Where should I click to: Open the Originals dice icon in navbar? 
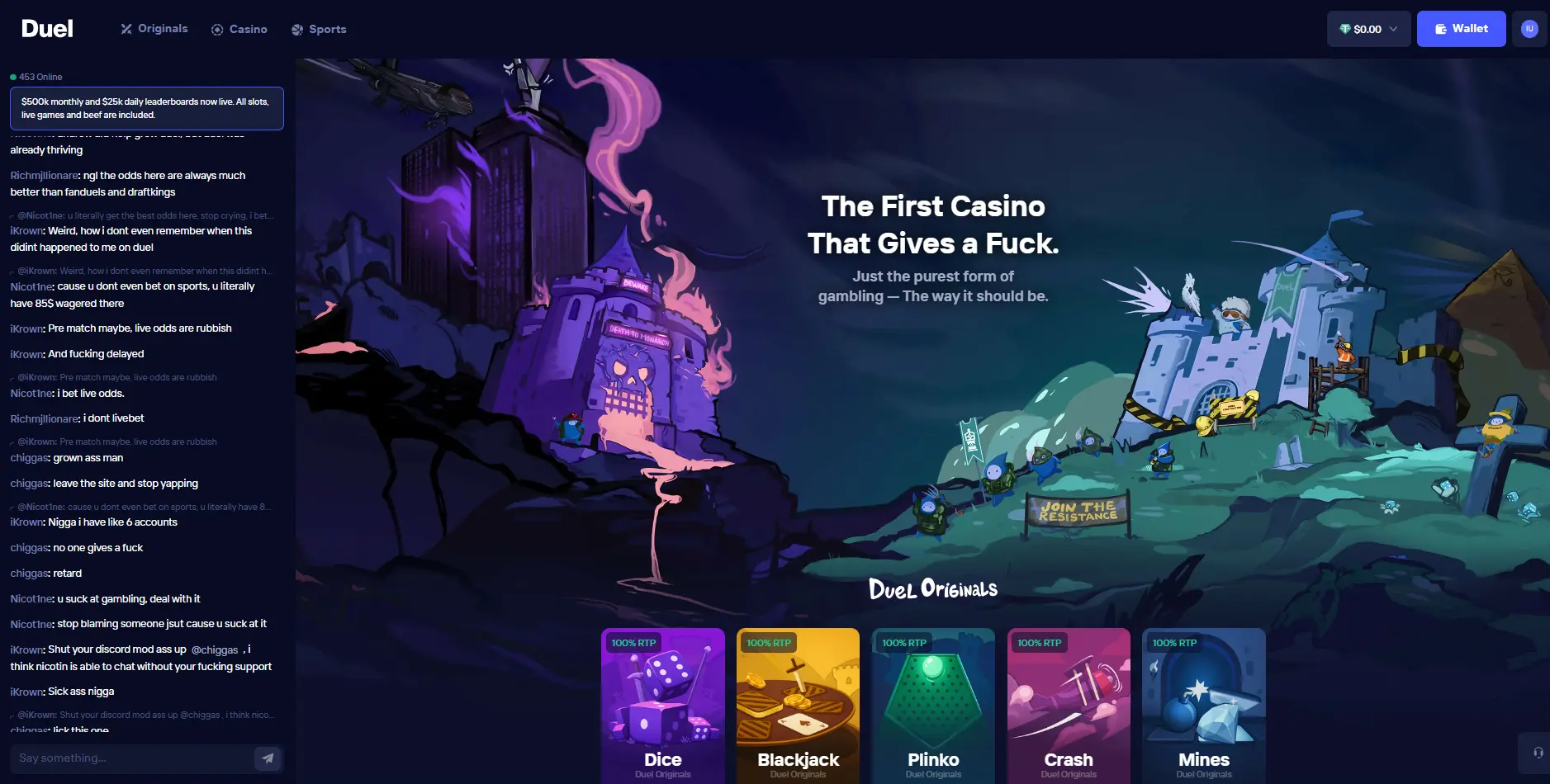[x=126, y=28]
